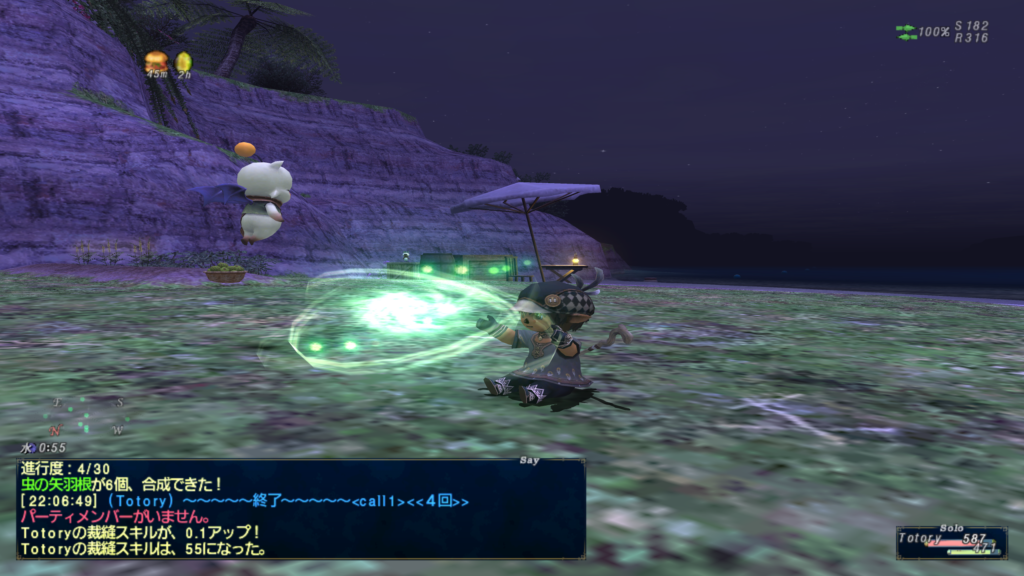
Task: Open the chat log window
Action: coord(300,508)
